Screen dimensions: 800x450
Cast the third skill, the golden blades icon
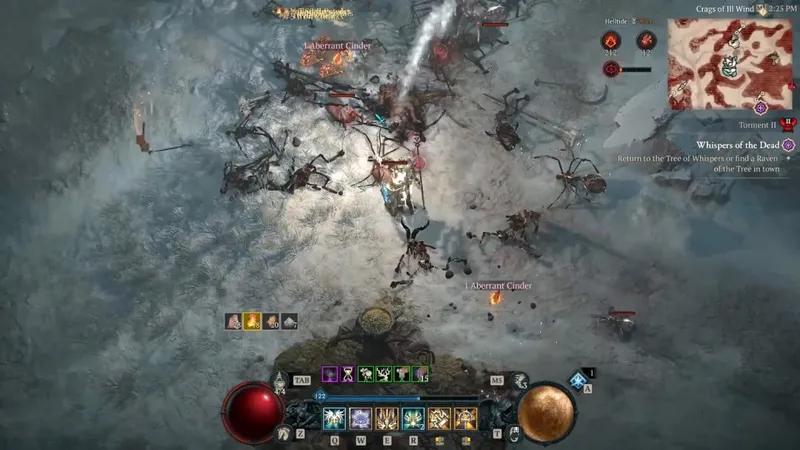(386, 418)
